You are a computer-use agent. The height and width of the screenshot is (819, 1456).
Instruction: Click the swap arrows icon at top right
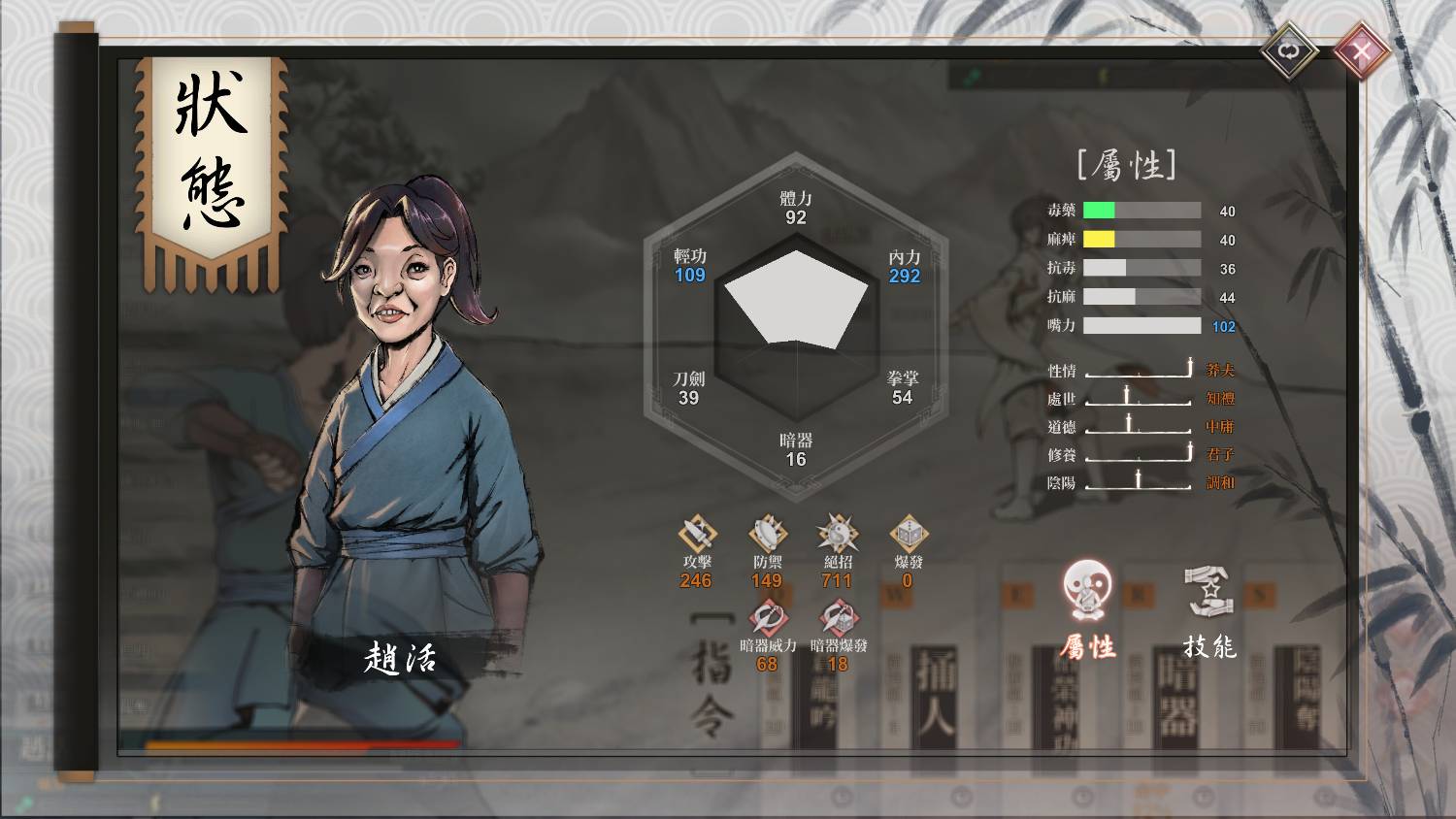tap(1289, 49)
